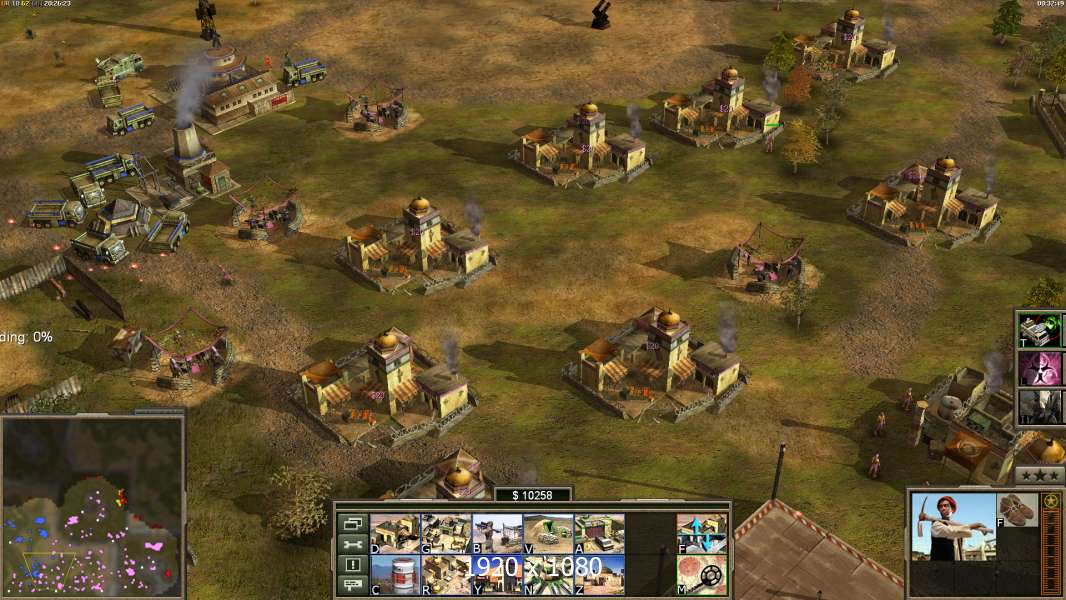
Task: Click the overlapping windows button
Action: coord(352,523)
